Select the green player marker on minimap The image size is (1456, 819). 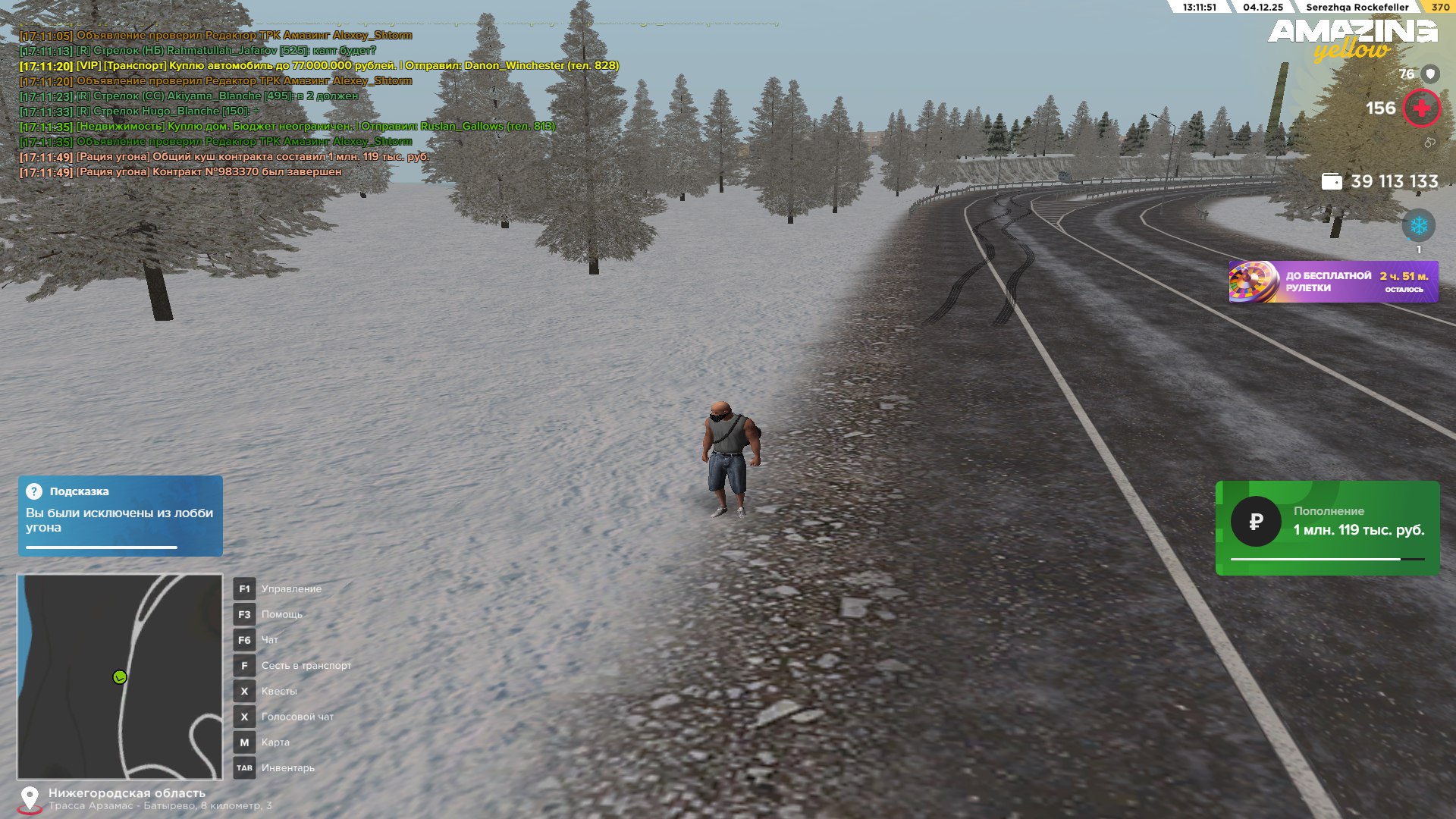coord(120,677)
